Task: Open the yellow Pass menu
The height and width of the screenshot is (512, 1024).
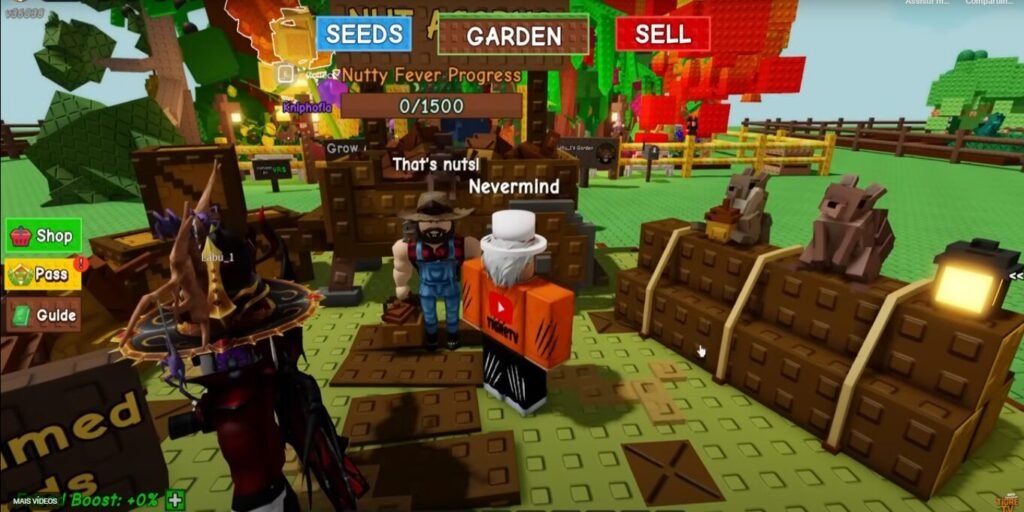Action: pyautogui.click(x=43, y=274)
